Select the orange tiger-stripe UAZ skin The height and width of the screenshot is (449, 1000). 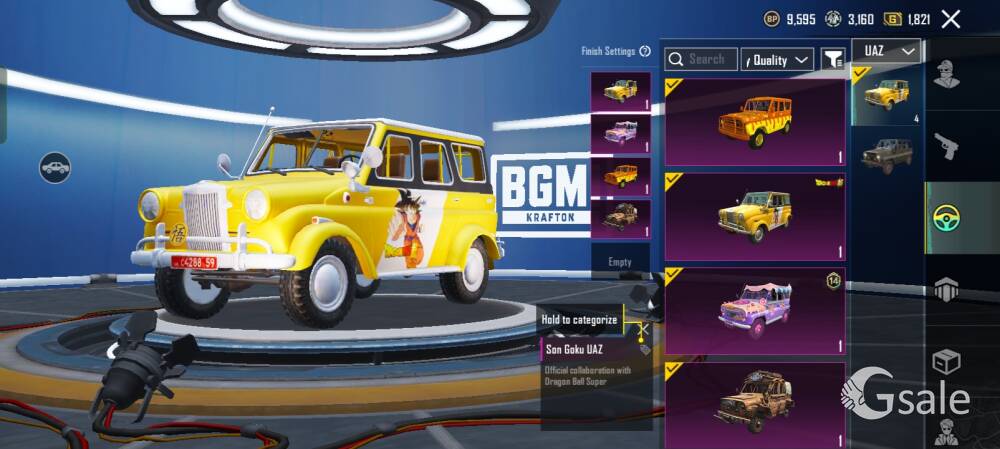[756, 122]
